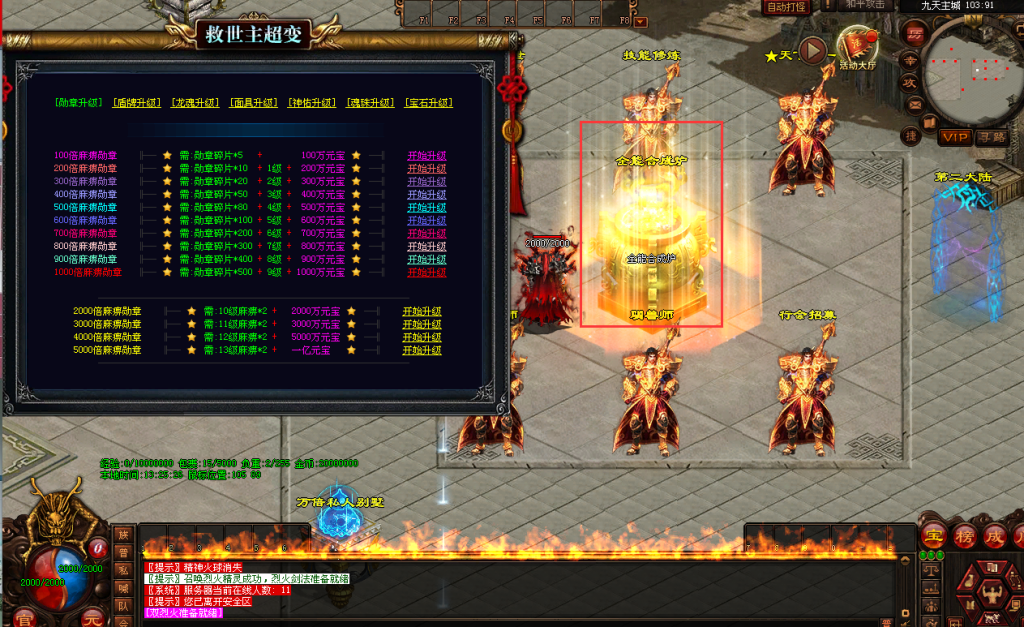Switch to the 魂珠升级 tab
Screen dimensions: 1024x627
click(x=371, y=103)
